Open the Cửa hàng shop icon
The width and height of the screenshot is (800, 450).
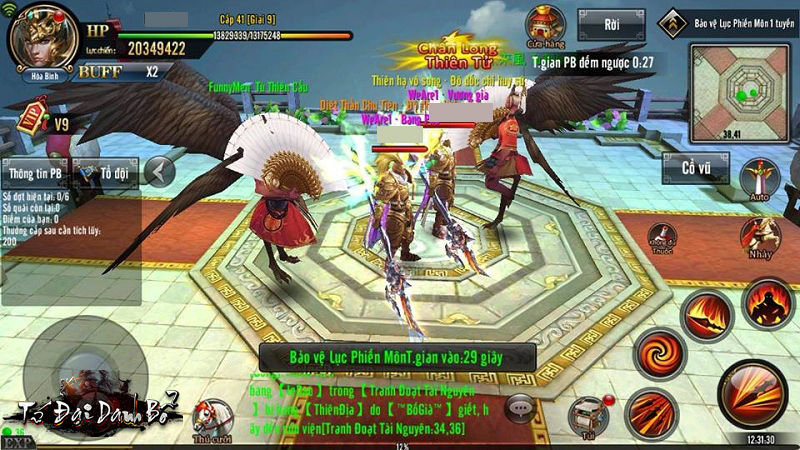[546, 26]
